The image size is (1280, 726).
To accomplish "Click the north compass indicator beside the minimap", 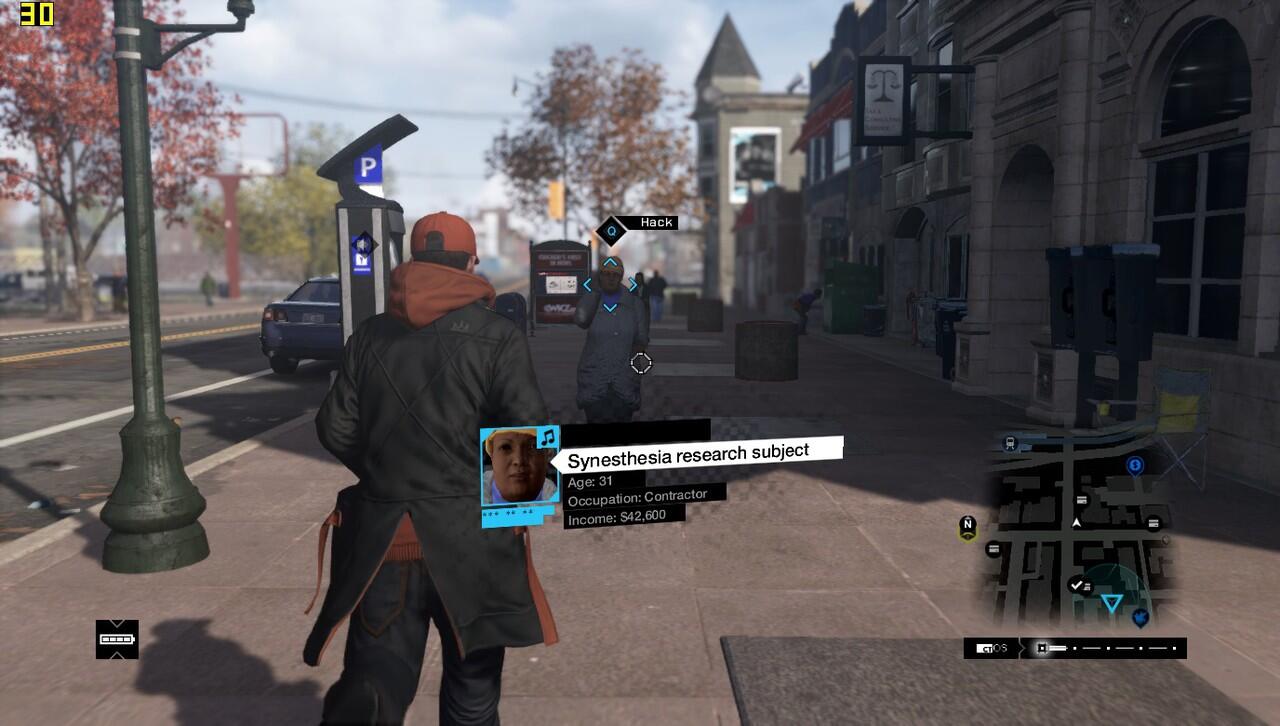I will [967, 526].
